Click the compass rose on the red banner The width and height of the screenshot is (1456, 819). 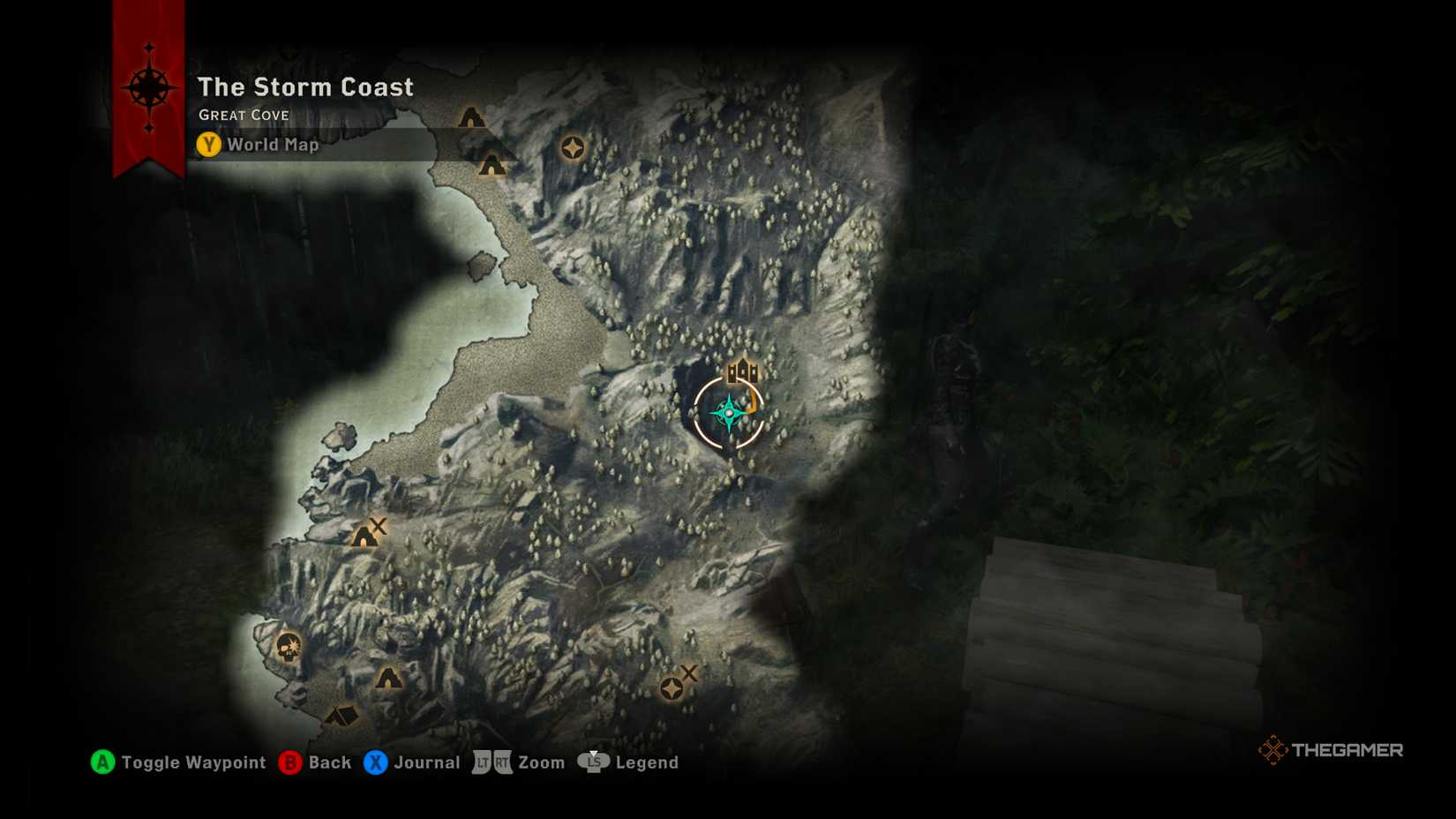[150, 88]
